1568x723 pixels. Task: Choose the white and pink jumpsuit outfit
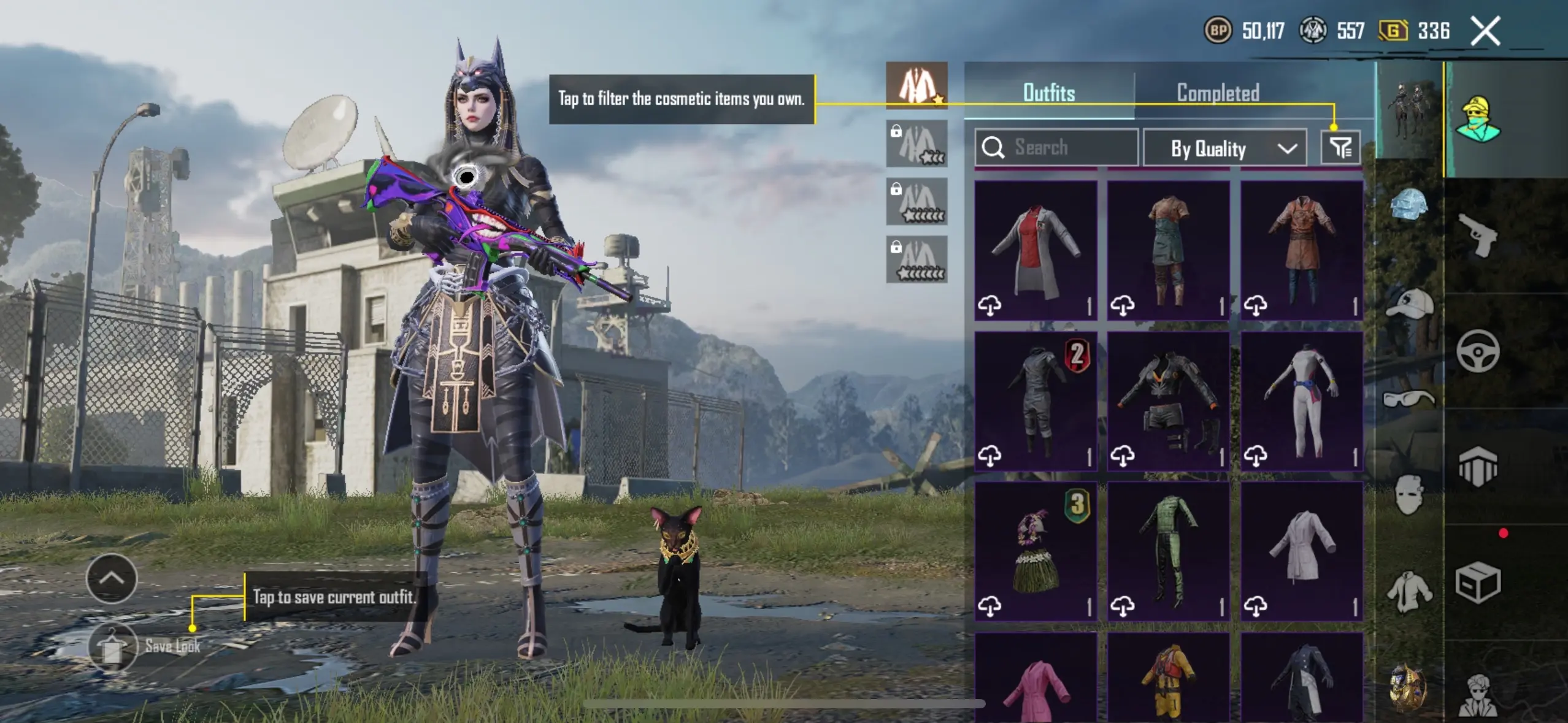pos(1301,401)
